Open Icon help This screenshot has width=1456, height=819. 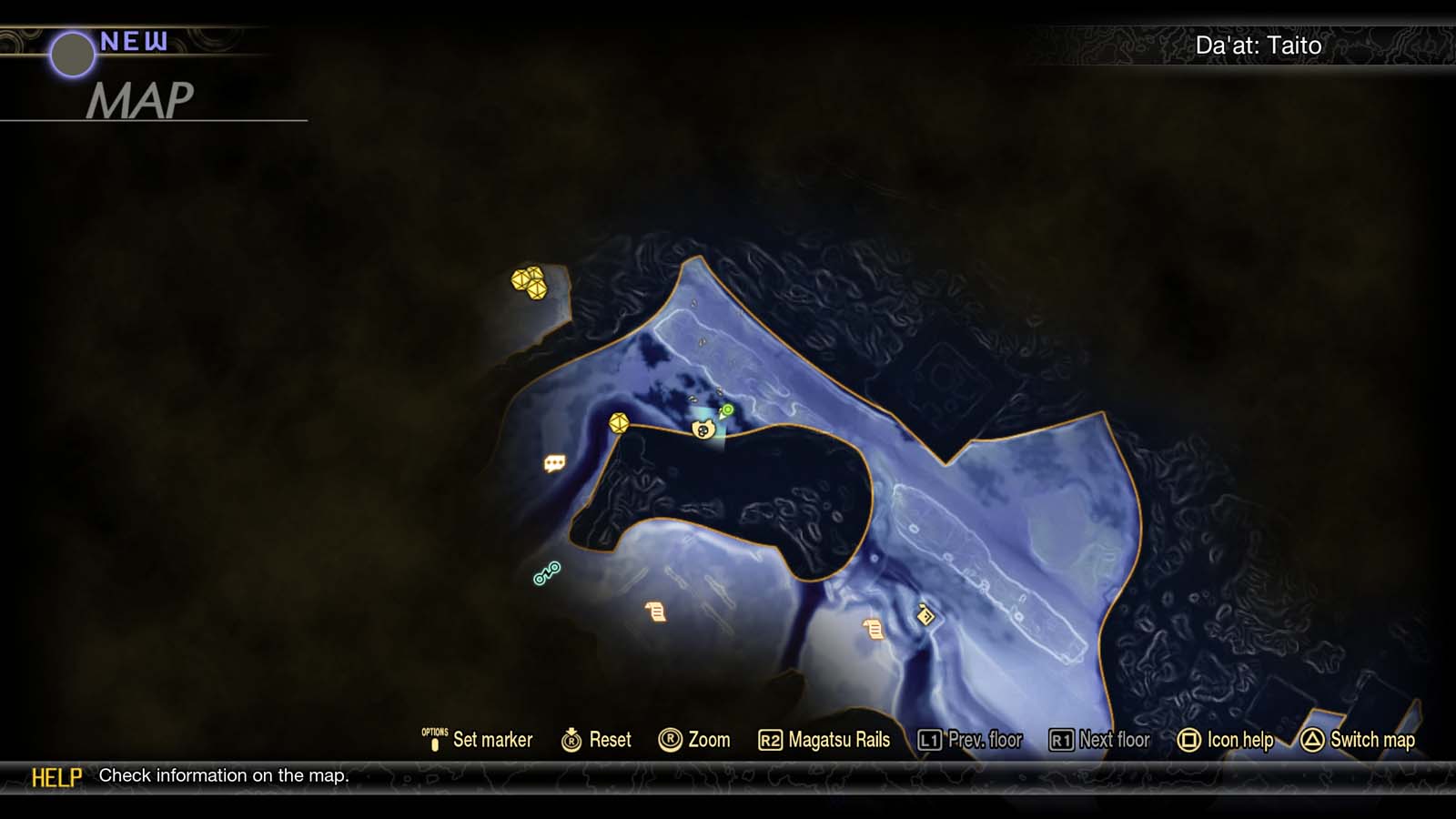click(x=1239, y=740)
